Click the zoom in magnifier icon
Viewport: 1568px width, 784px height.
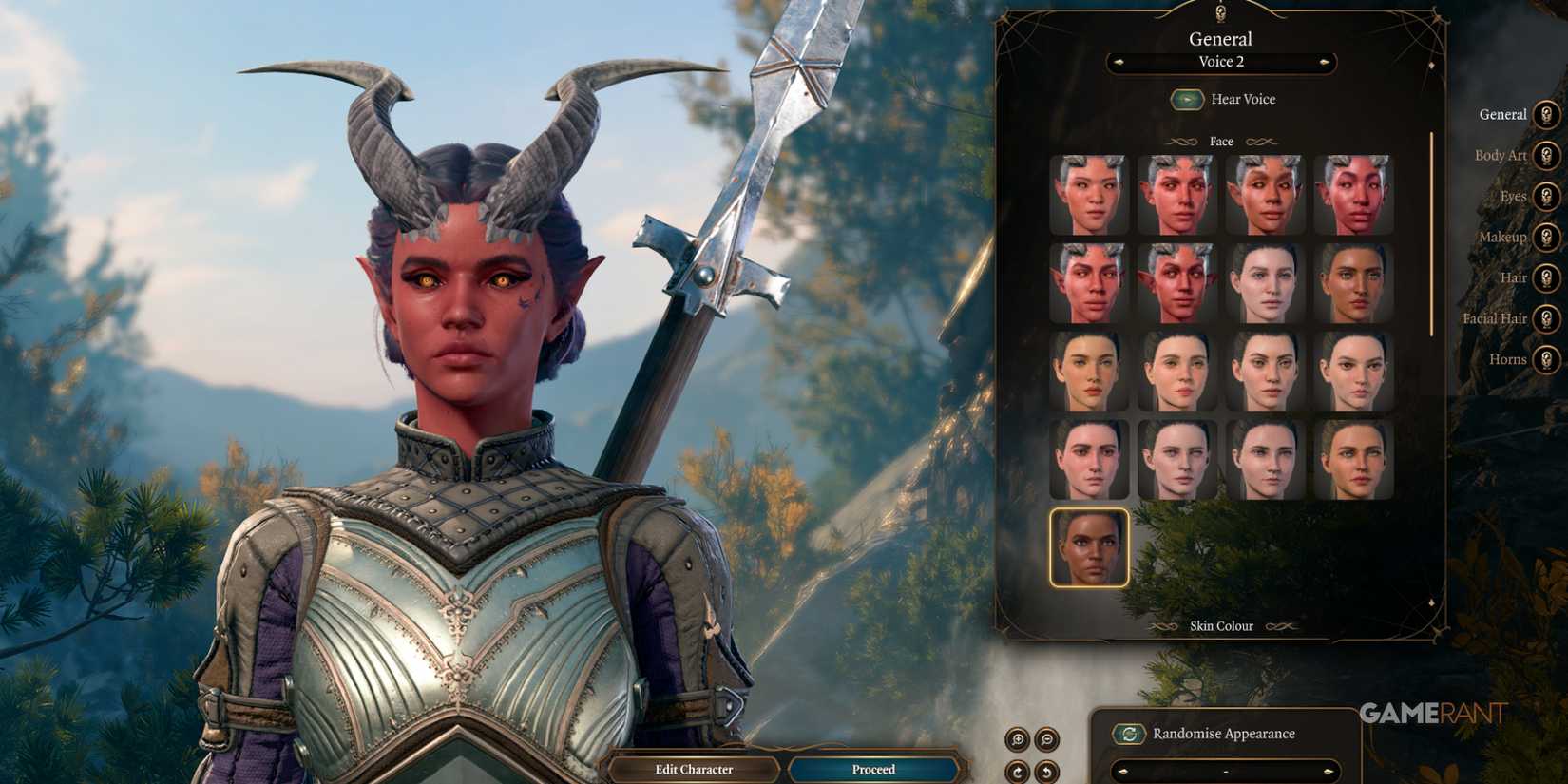pyautogui.click(x=1018, y=738)
